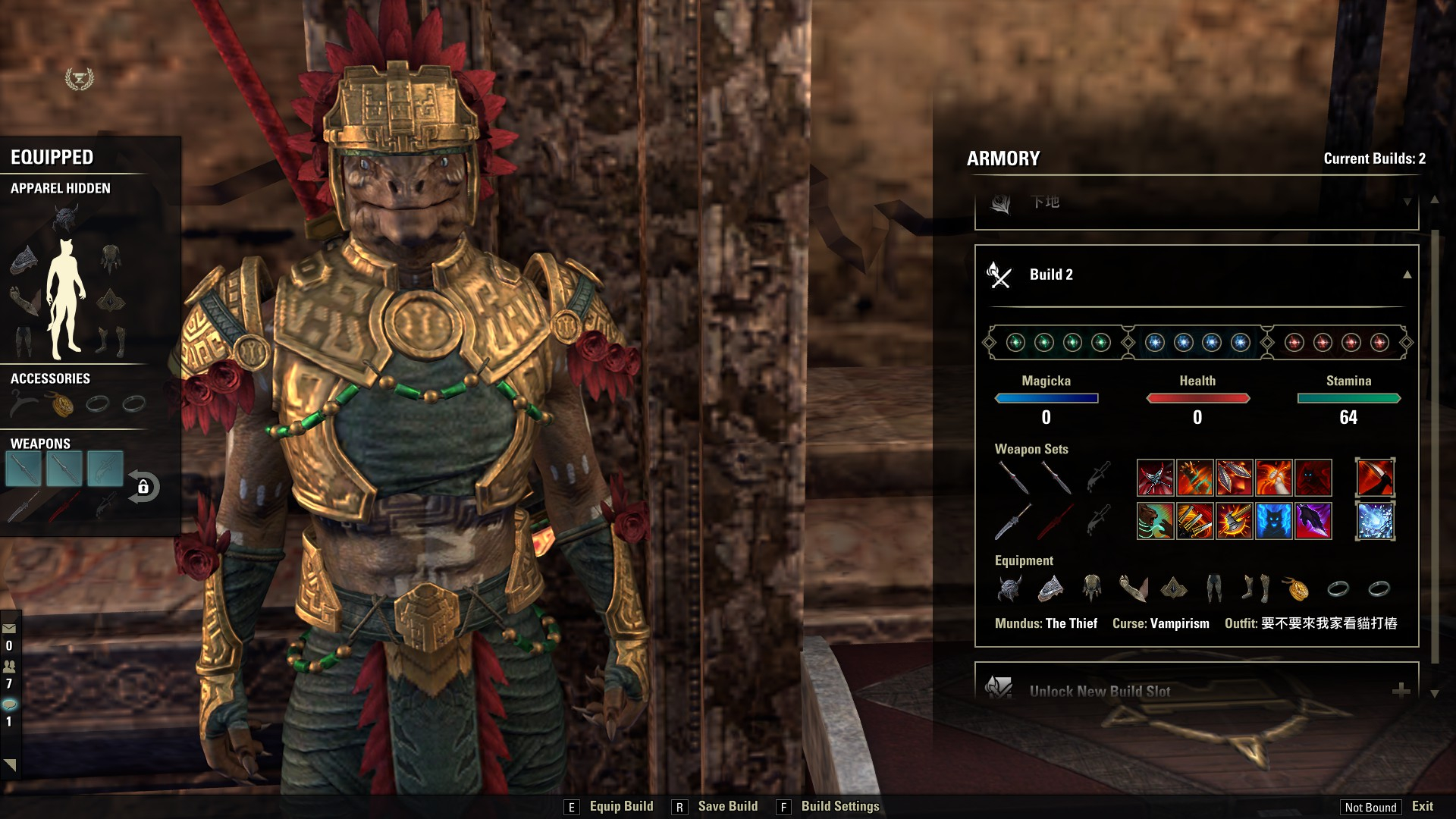This screenshot has width=1456, height=819.
Task: Exit the Armory screen
Action: coord(1422,806)
